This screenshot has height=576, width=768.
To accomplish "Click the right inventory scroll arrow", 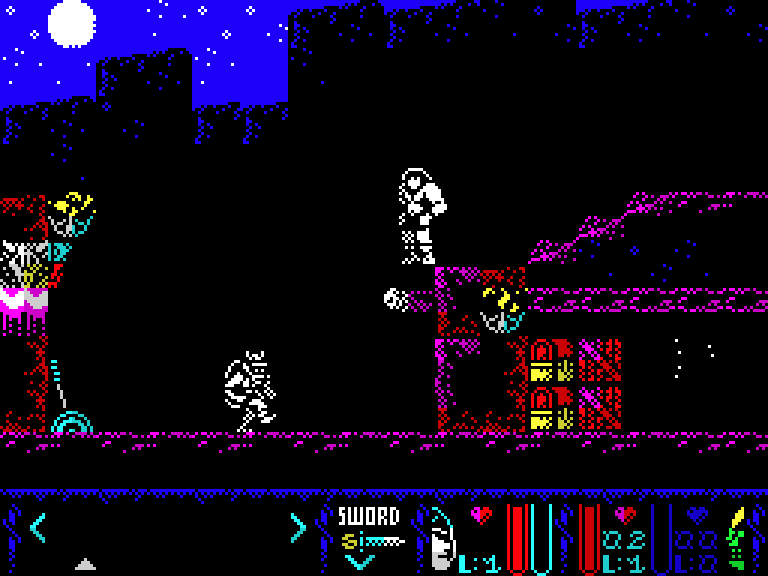I will click(x=297, y=527).
